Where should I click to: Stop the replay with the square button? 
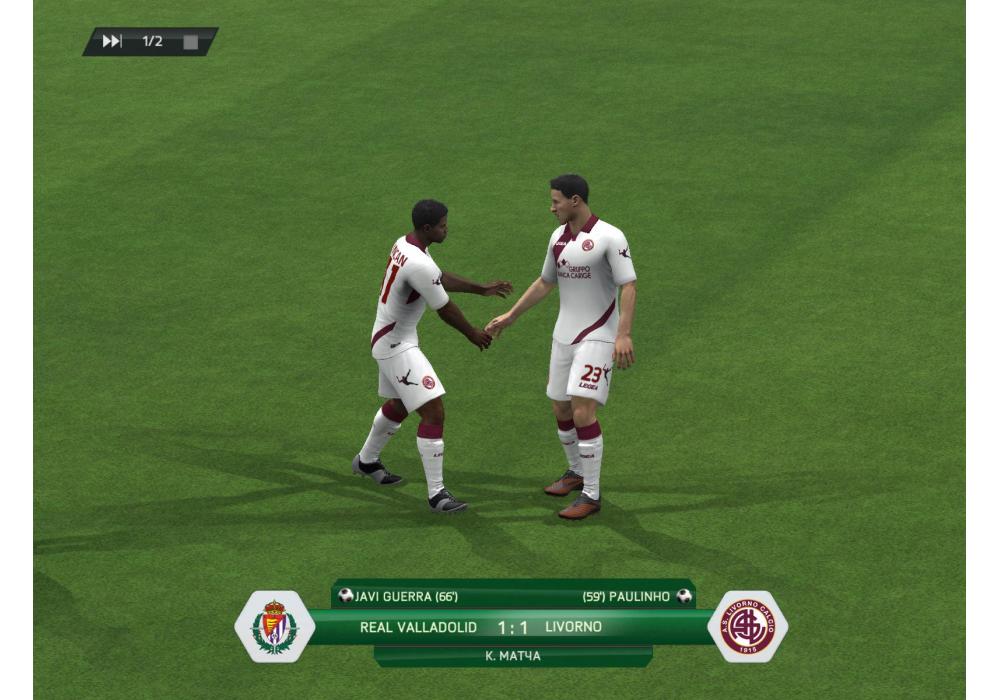pyautogui.click(x=190, y=42)
